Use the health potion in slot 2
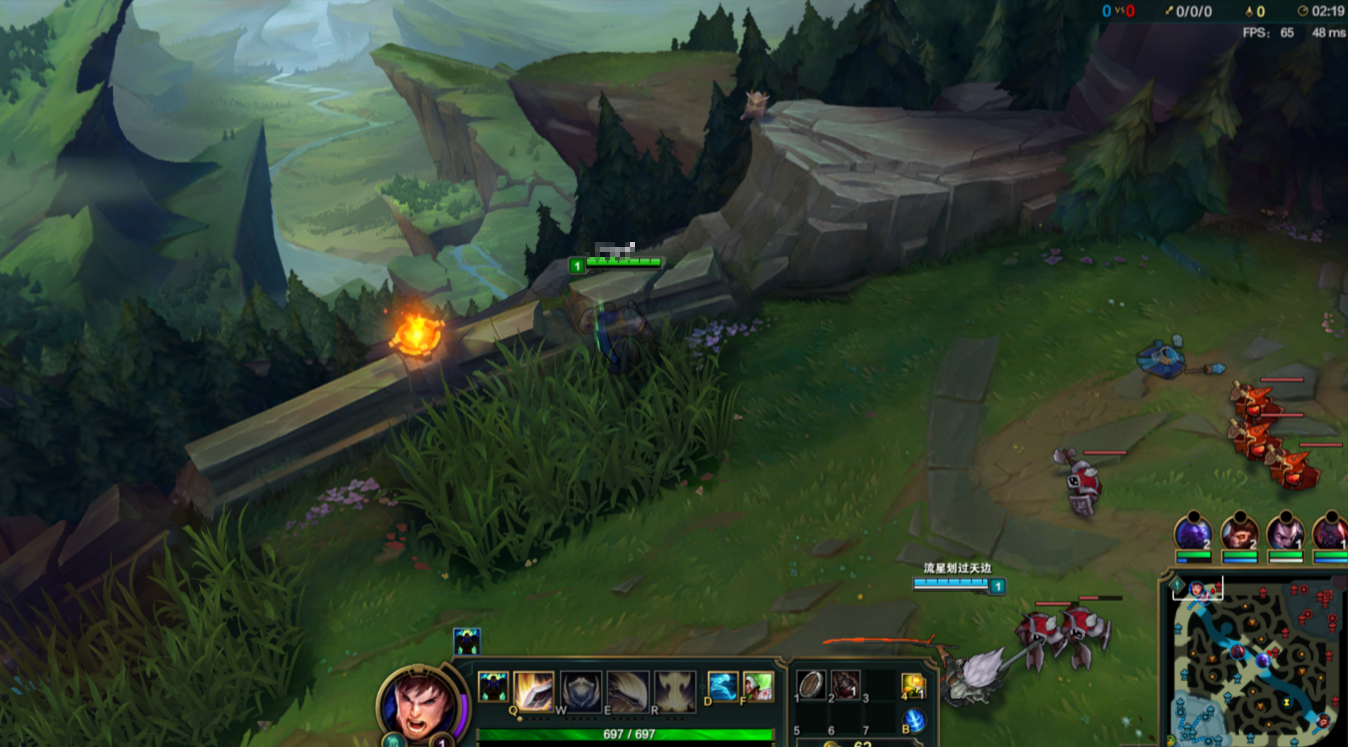This screenshot has height=747, width=1348. [x=845, y=684]
